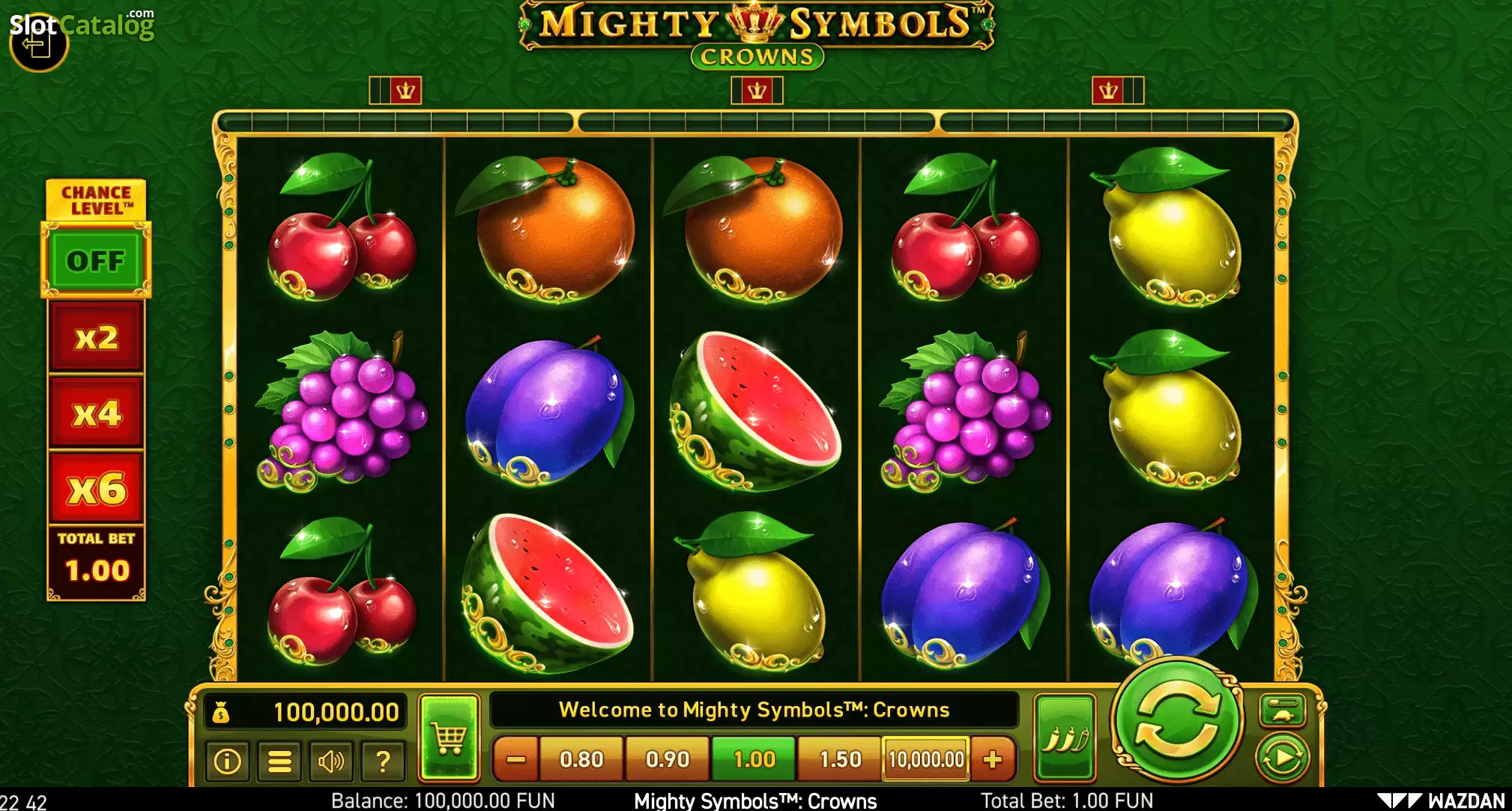This screenshot has height=811, width=1512.
Task: Decrease the bet with the minus button
Action: (515, 759)
